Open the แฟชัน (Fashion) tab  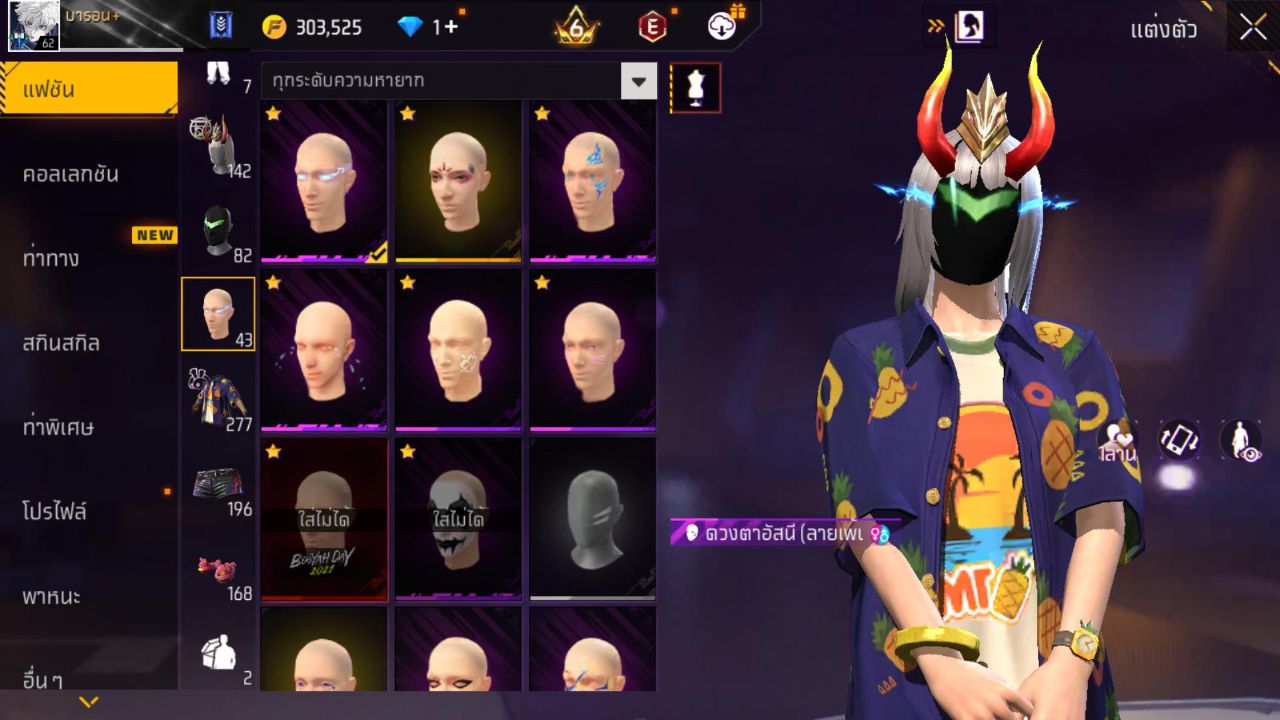[88, 90]
